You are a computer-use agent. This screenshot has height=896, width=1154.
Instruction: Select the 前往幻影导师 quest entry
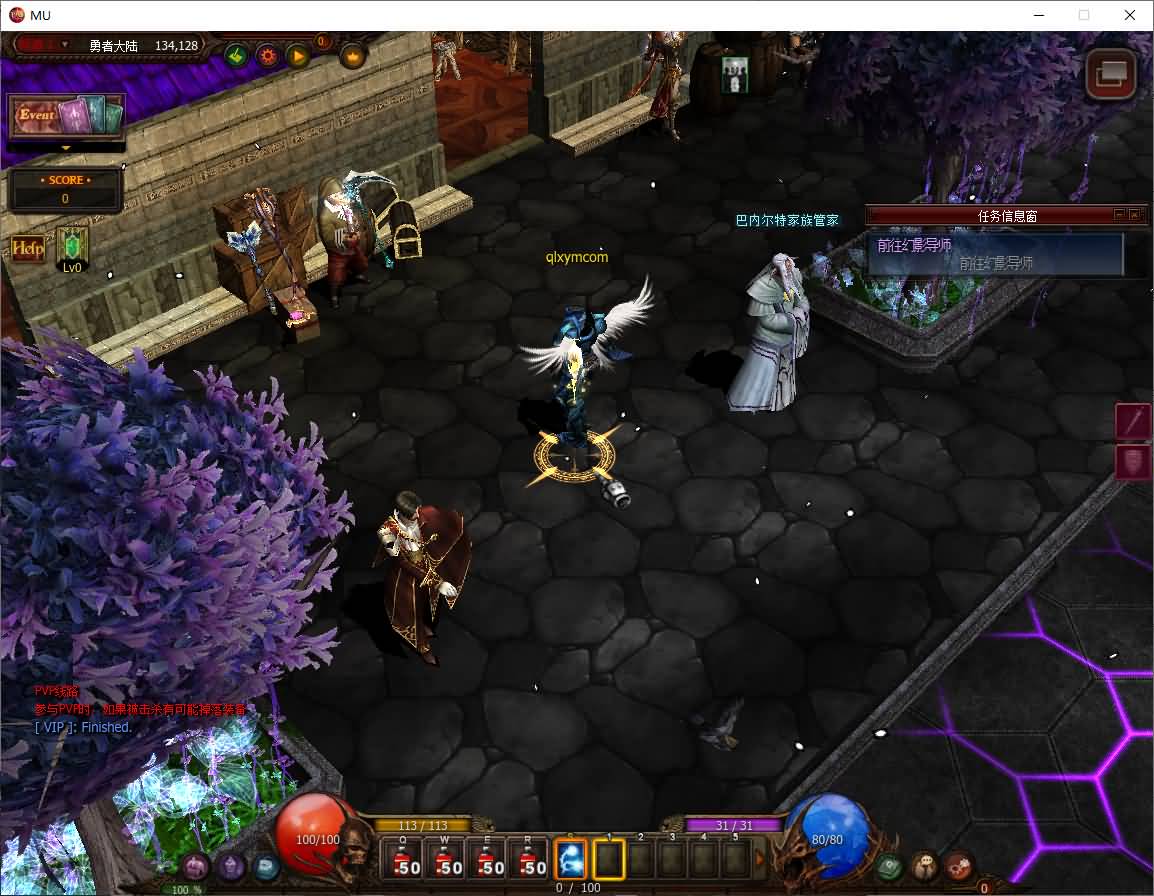coord(995,254)
